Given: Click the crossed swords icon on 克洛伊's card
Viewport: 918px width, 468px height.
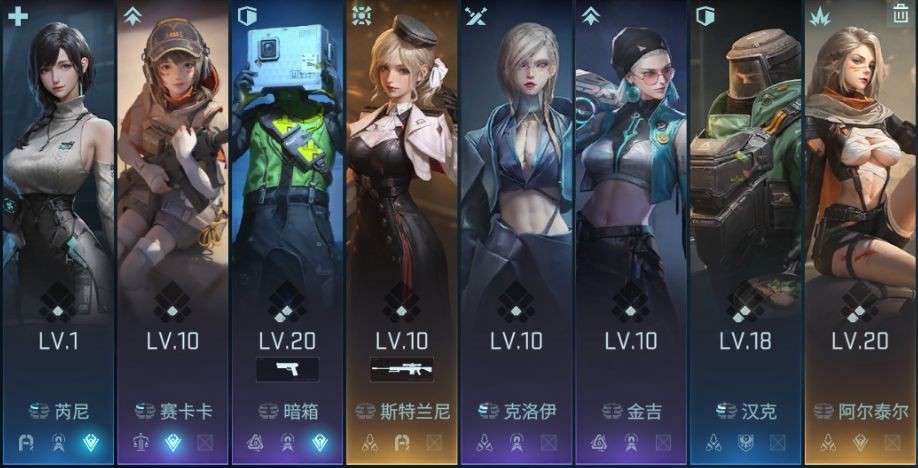Looking at the screenshot, I should click(476, 16).
